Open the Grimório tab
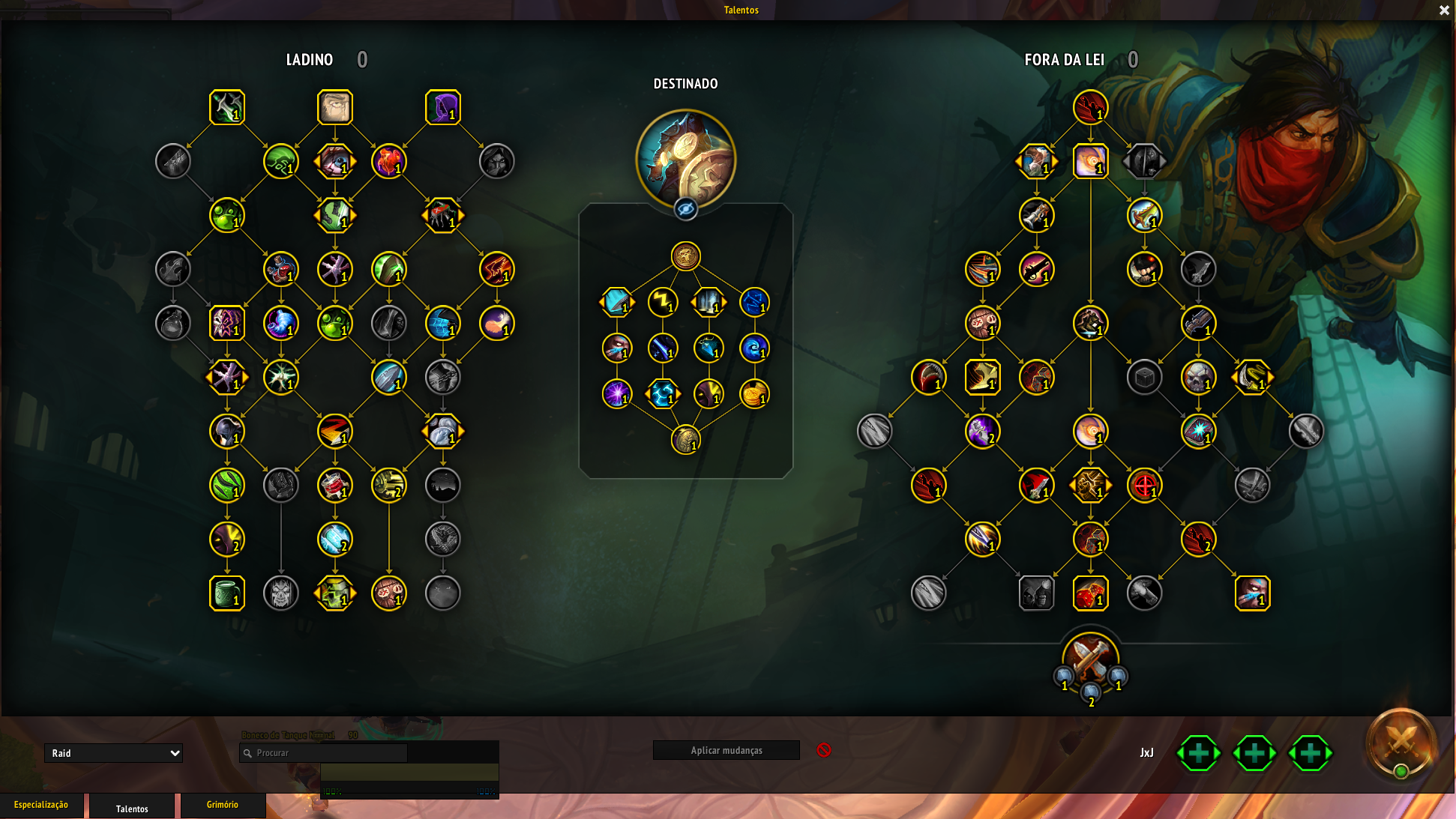The height and width of the screenshot is (819, 1456). pos(223,805)
